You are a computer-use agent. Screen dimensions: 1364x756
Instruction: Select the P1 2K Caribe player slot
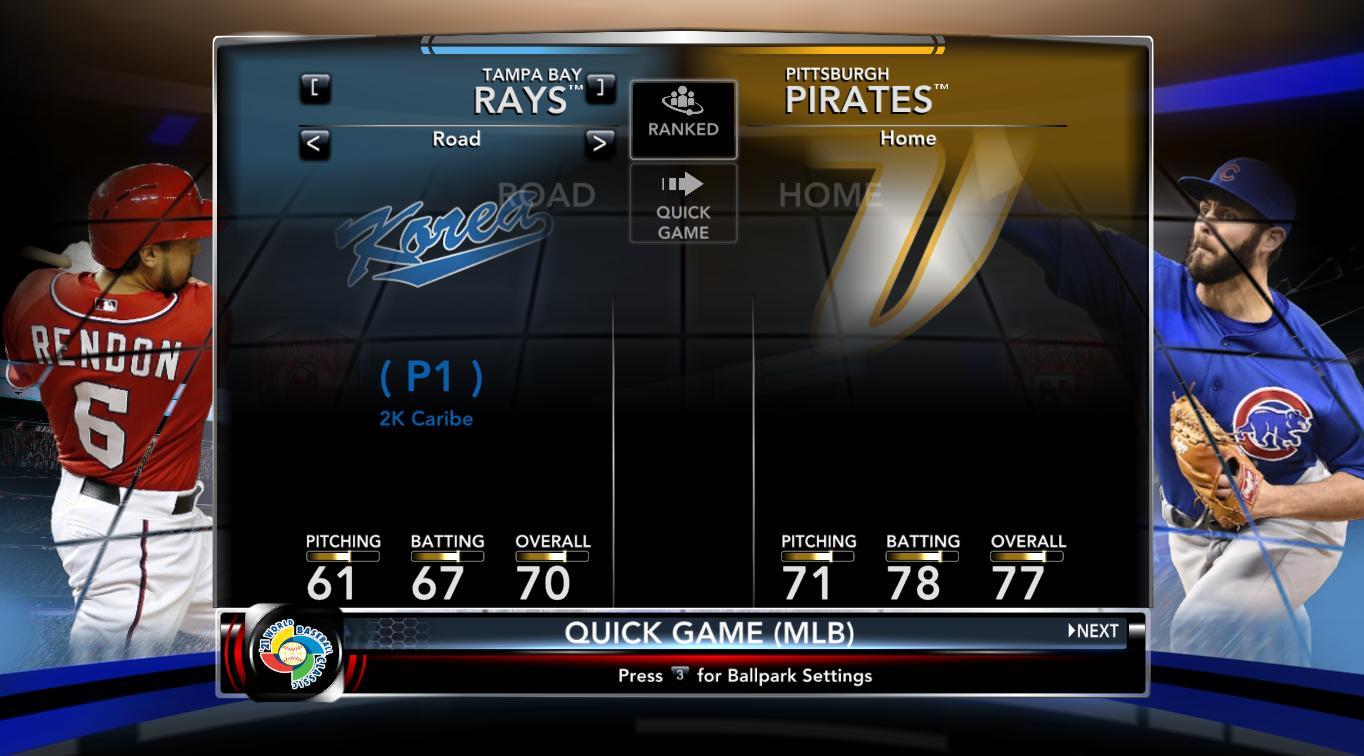[x=430, y=392]
